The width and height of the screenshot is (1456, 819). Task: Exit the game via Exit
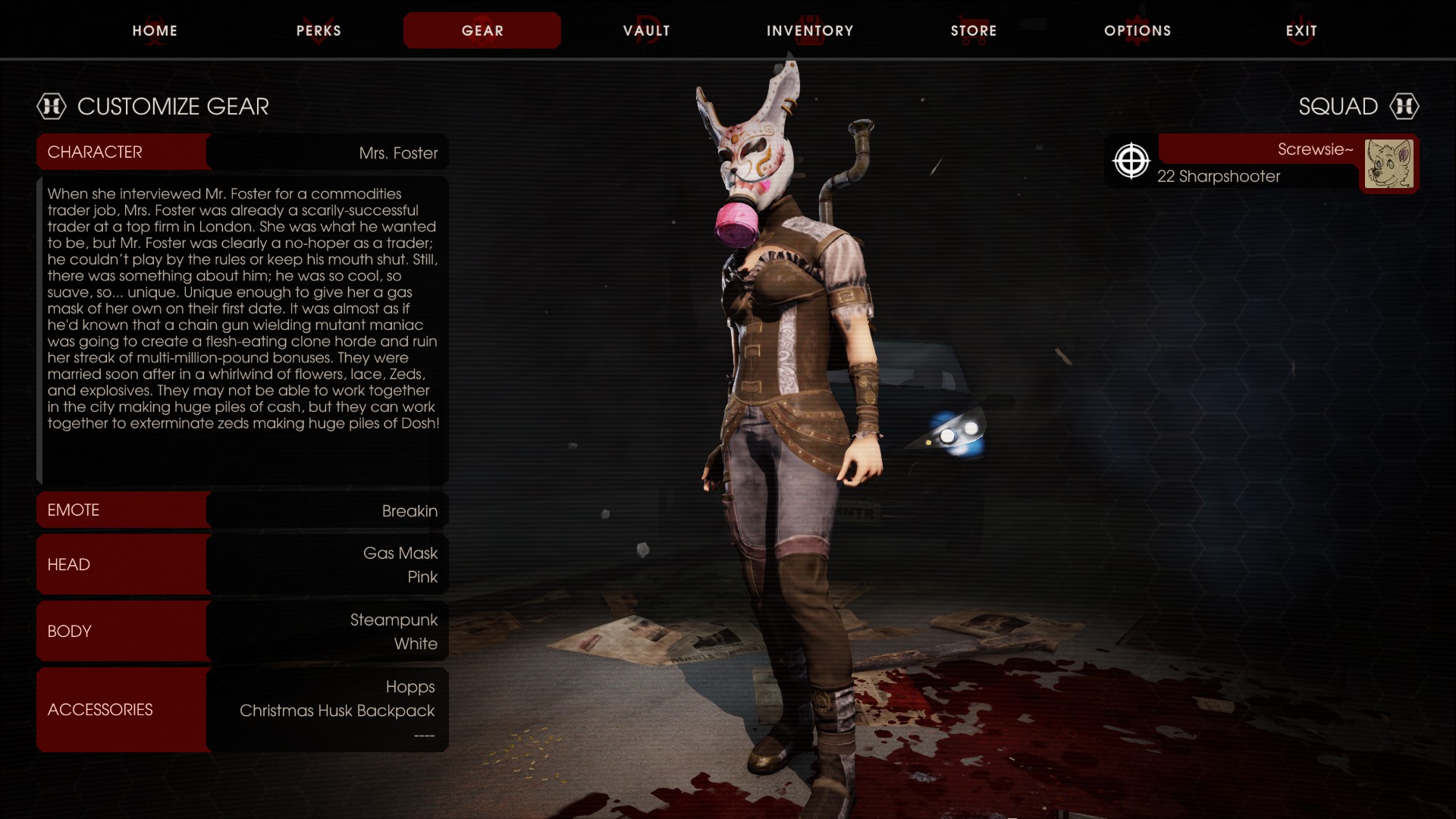coord(1301,30)
